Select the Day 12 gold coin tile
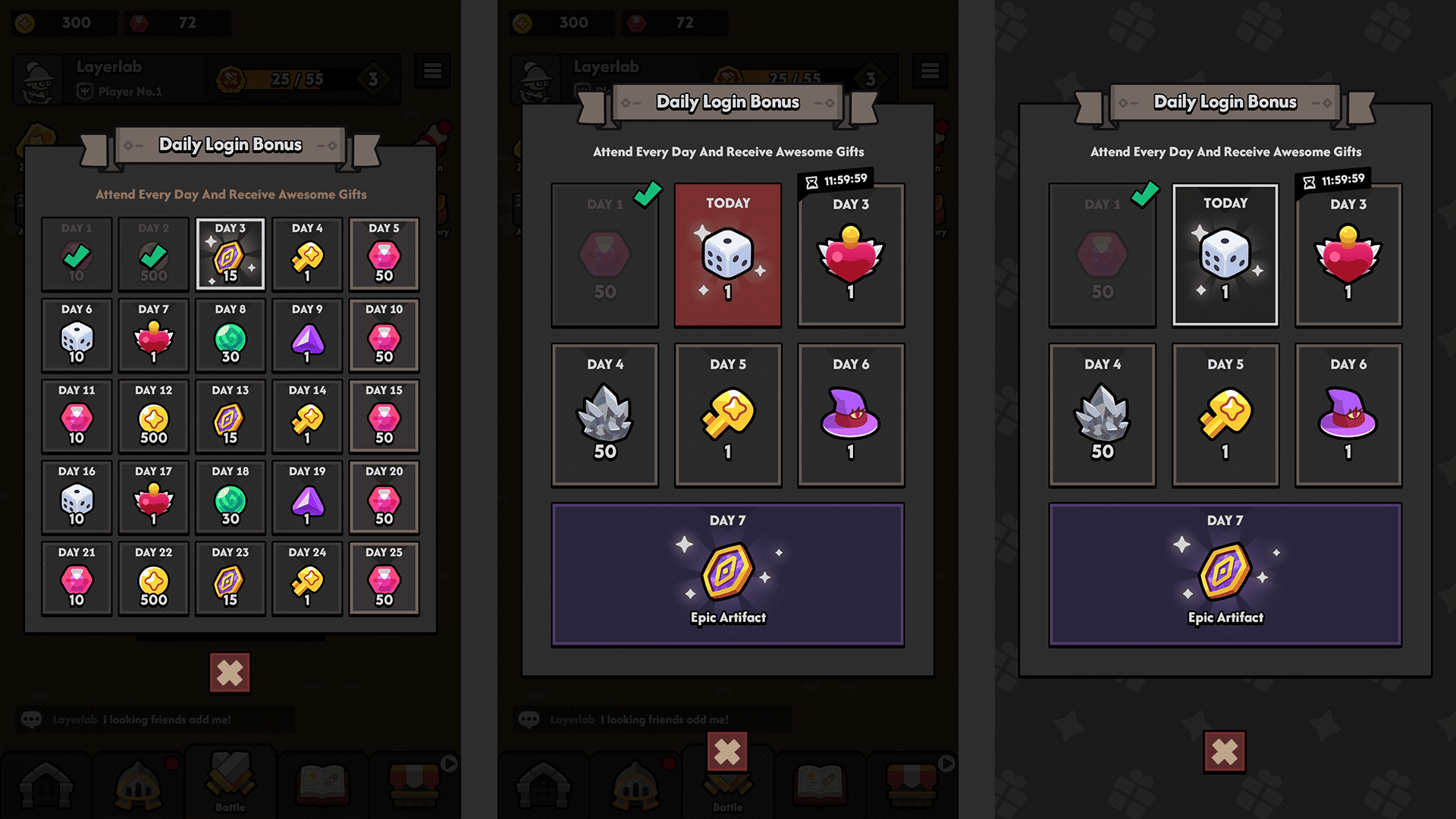This screenshot has height=819, width=1456. (153, 416)
